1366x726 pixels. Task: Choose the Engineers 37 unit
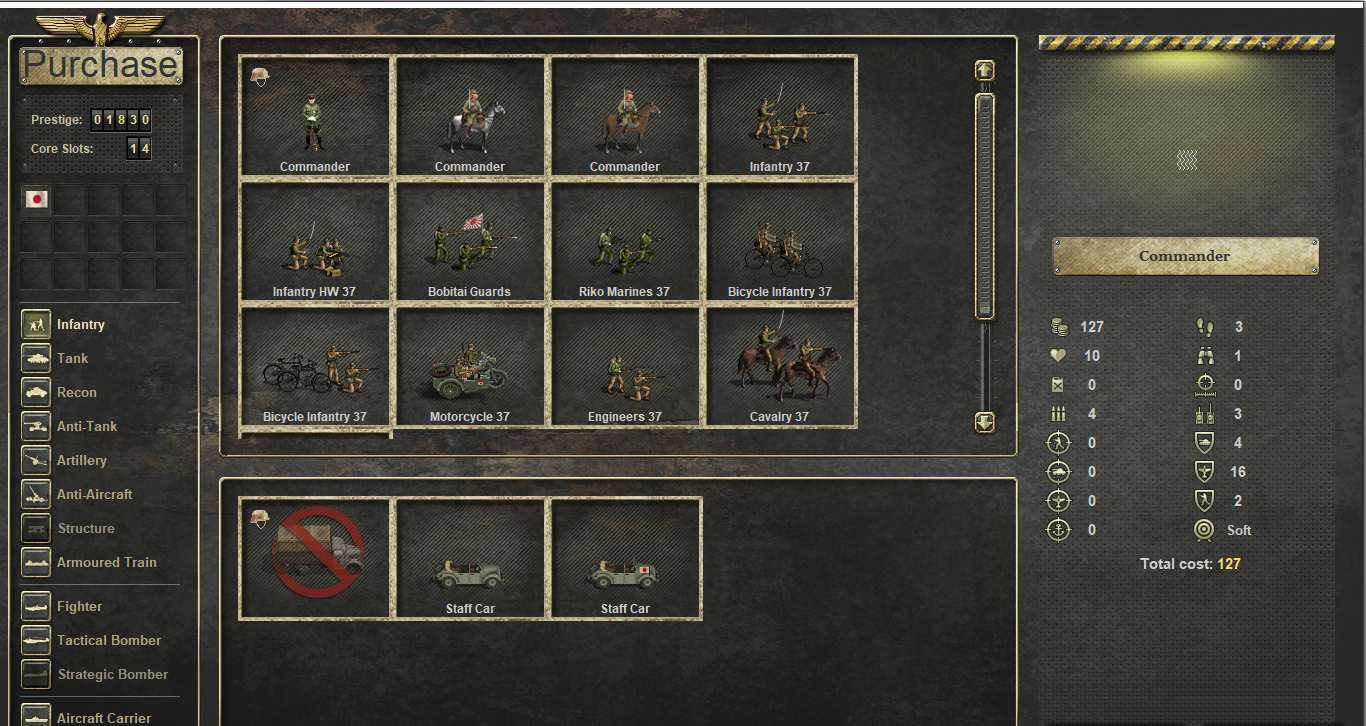tap(625, 367)
